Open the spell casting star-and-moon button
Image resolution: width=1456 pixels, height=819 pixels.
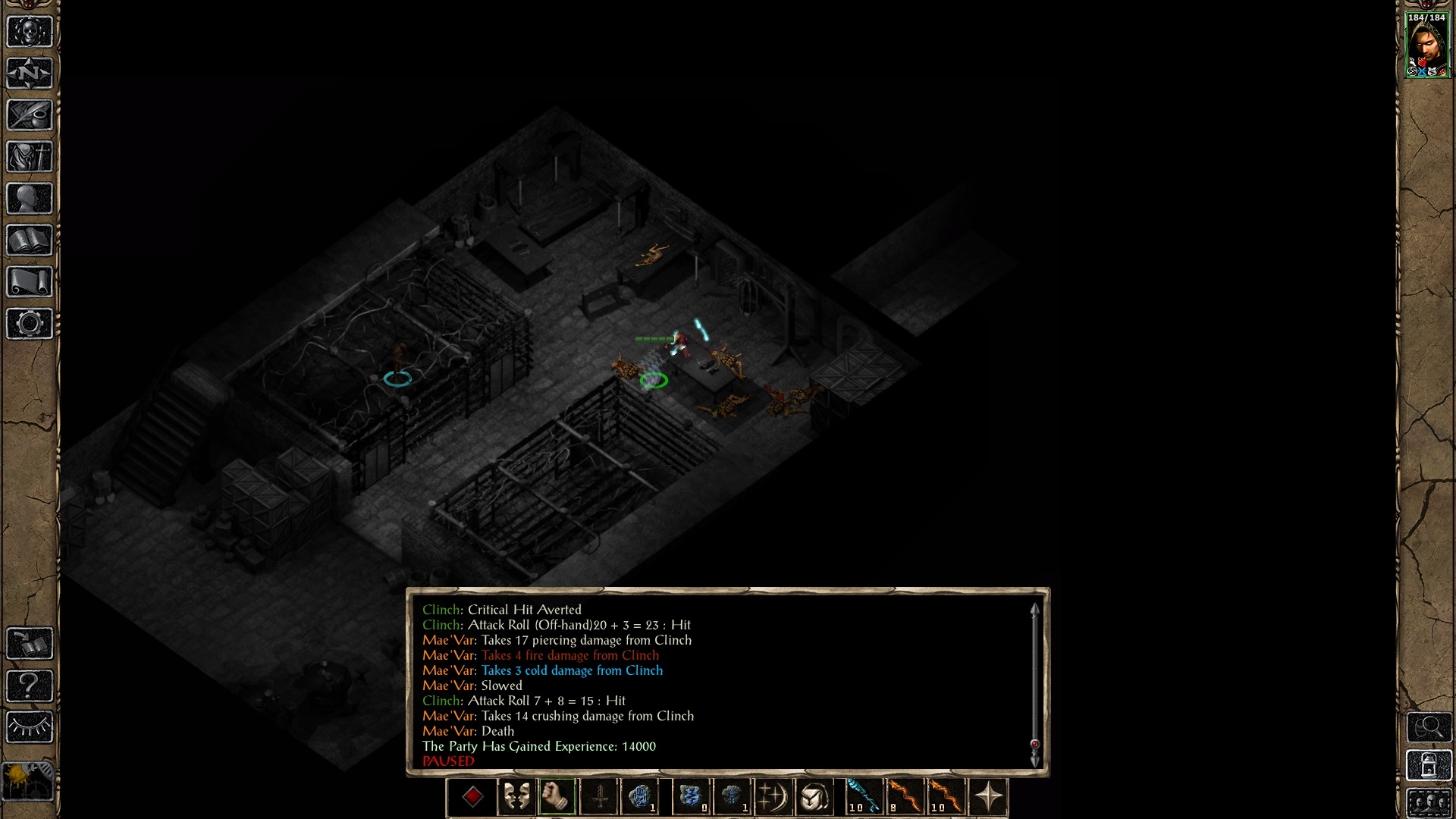(773, 797)
